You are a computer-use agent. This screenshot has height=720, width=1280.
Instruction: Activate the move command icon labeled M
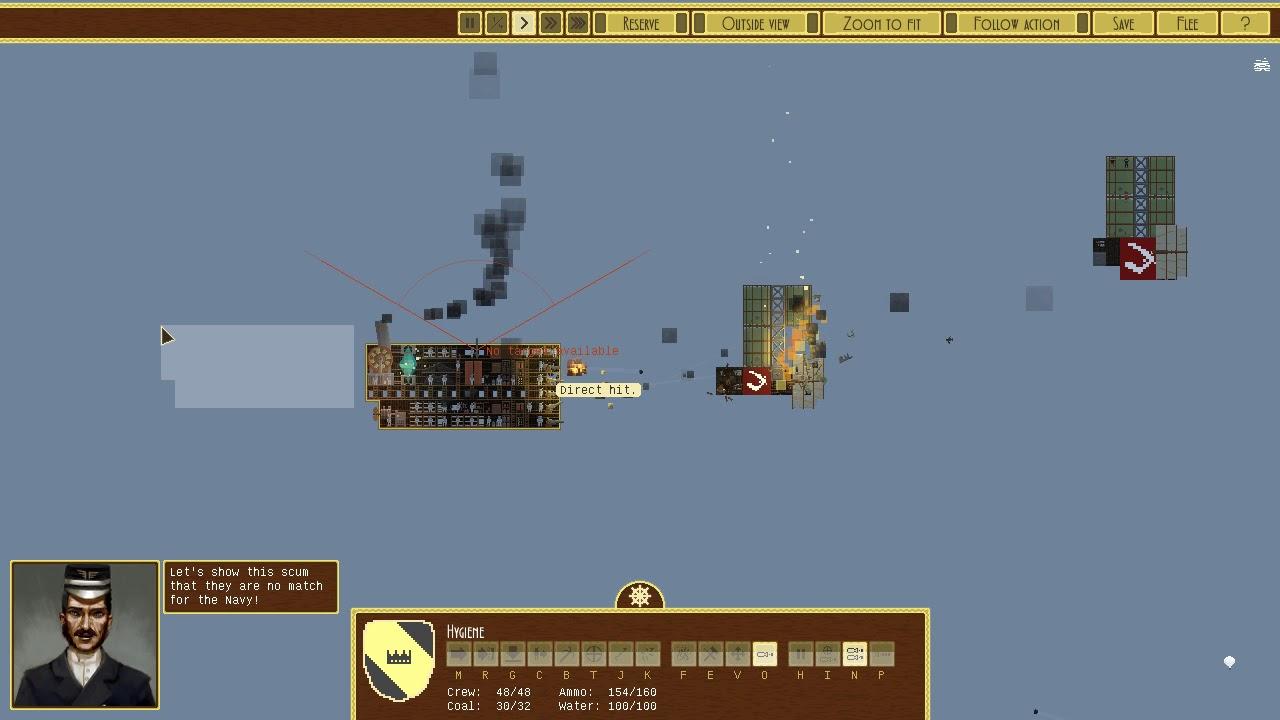pos(458,655)
